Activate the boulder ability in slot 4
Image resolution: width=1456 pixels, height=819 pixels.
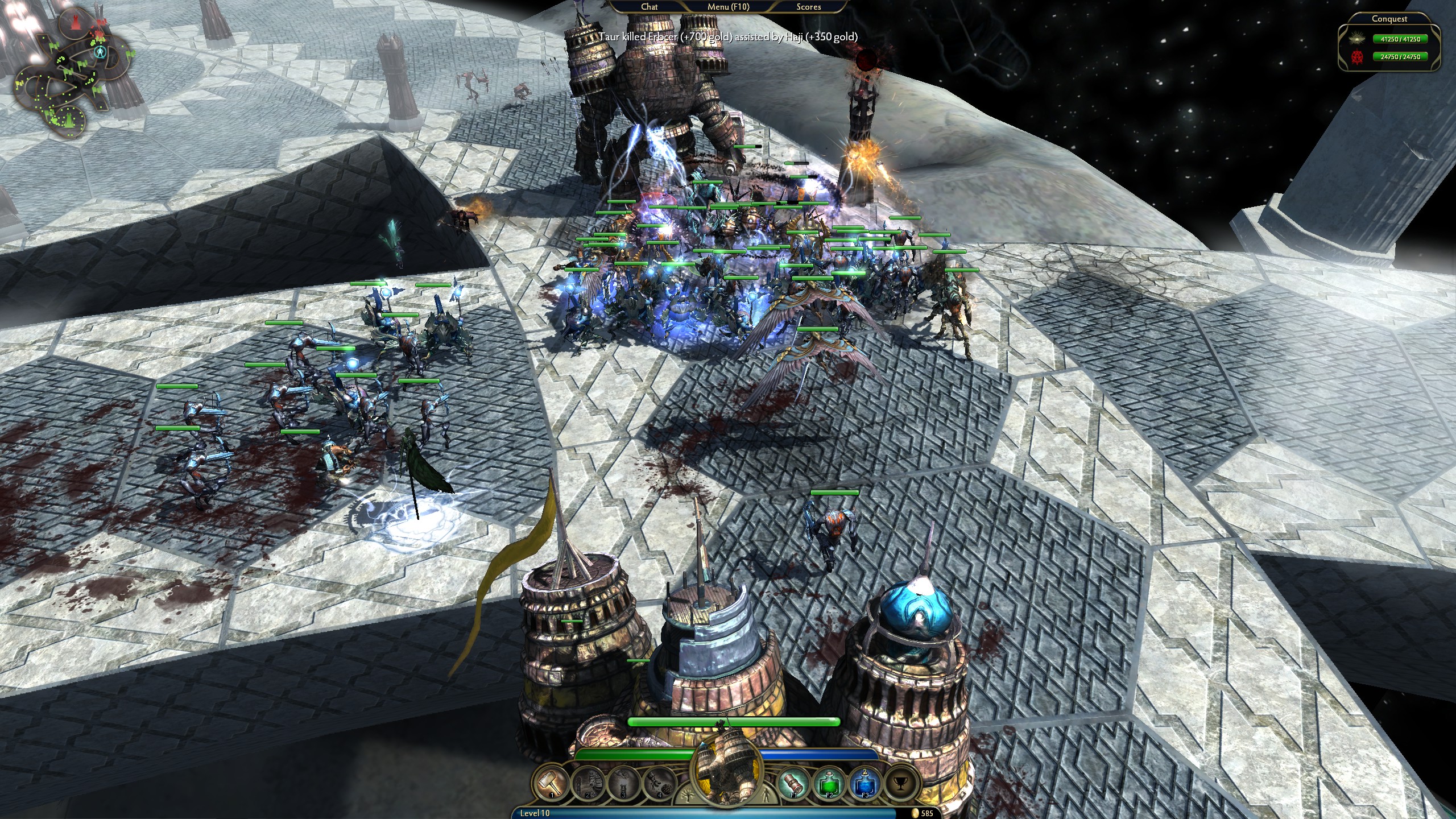click(x=660, y=783)
